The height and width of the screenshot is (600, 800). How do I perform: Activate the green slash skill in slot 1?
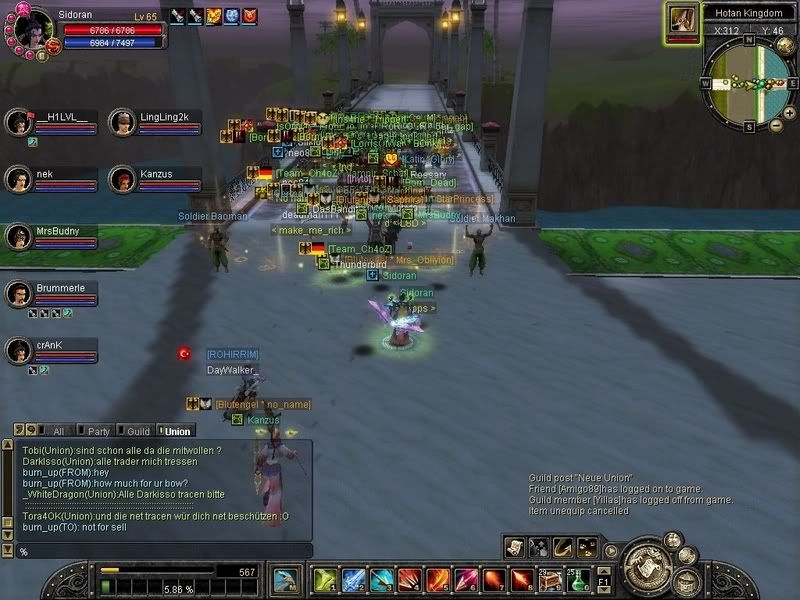click(x=323, y=579)
